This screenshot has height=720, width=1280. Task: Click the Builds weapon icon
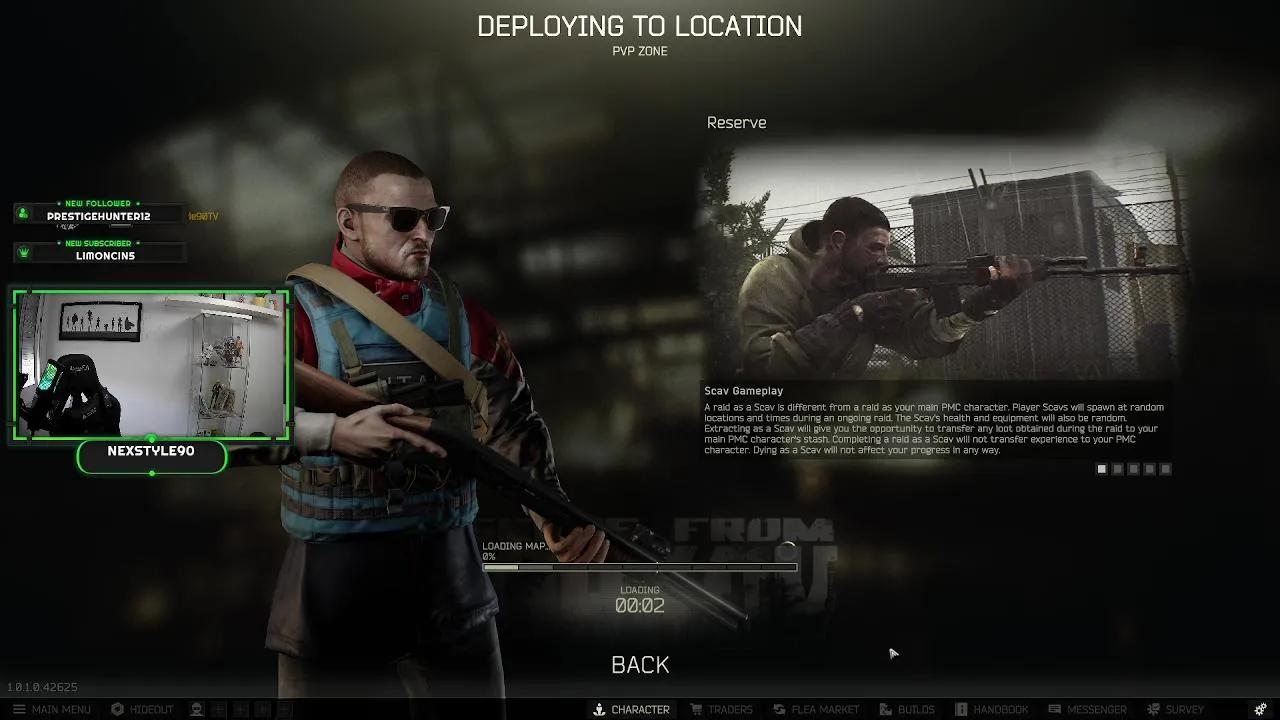pyautogui.click(x=885, y=709)
